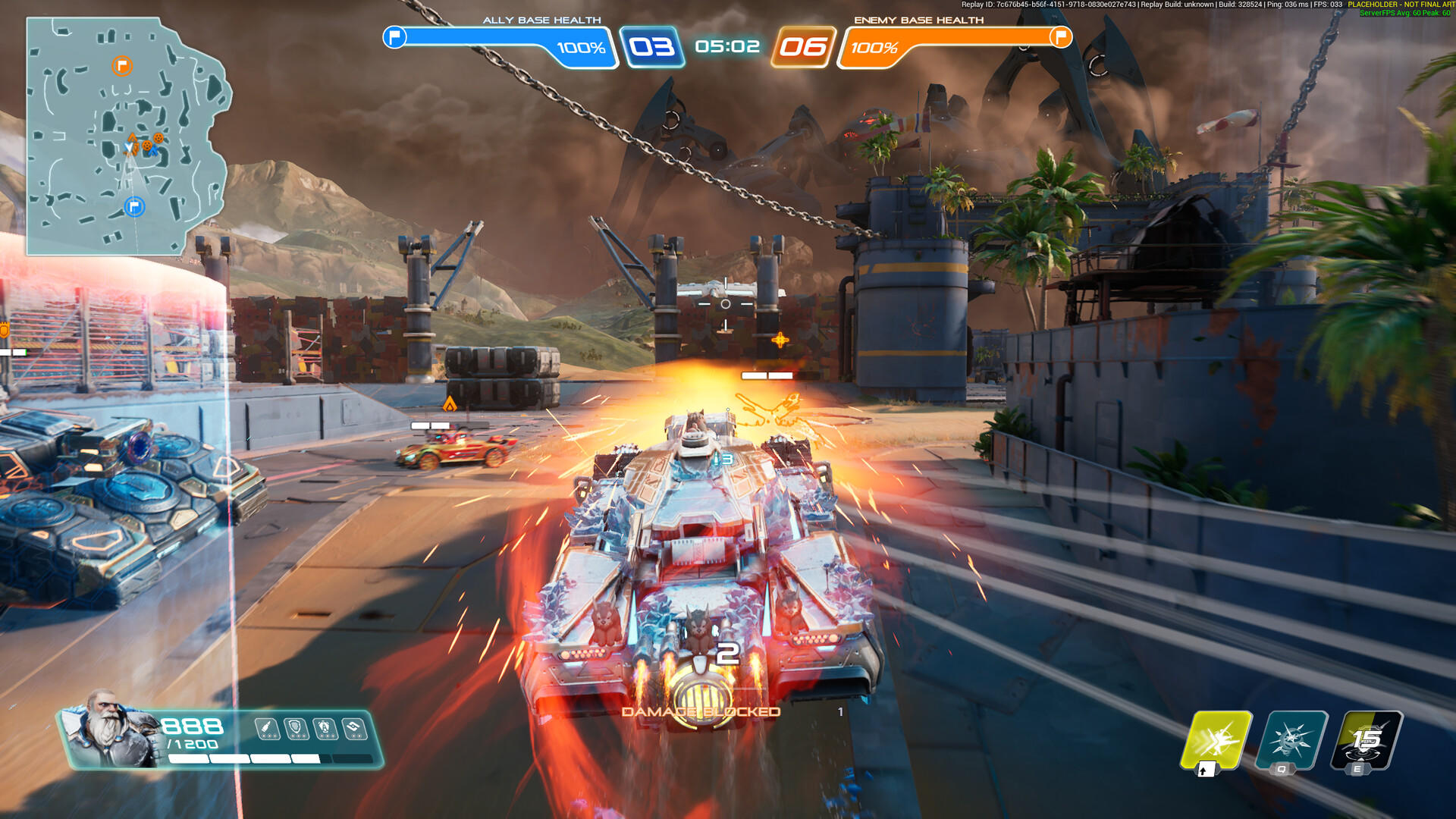1456x819 pixels.
Task: Activate the teal spiked orb ability
Action: (x=1291, y=740)
